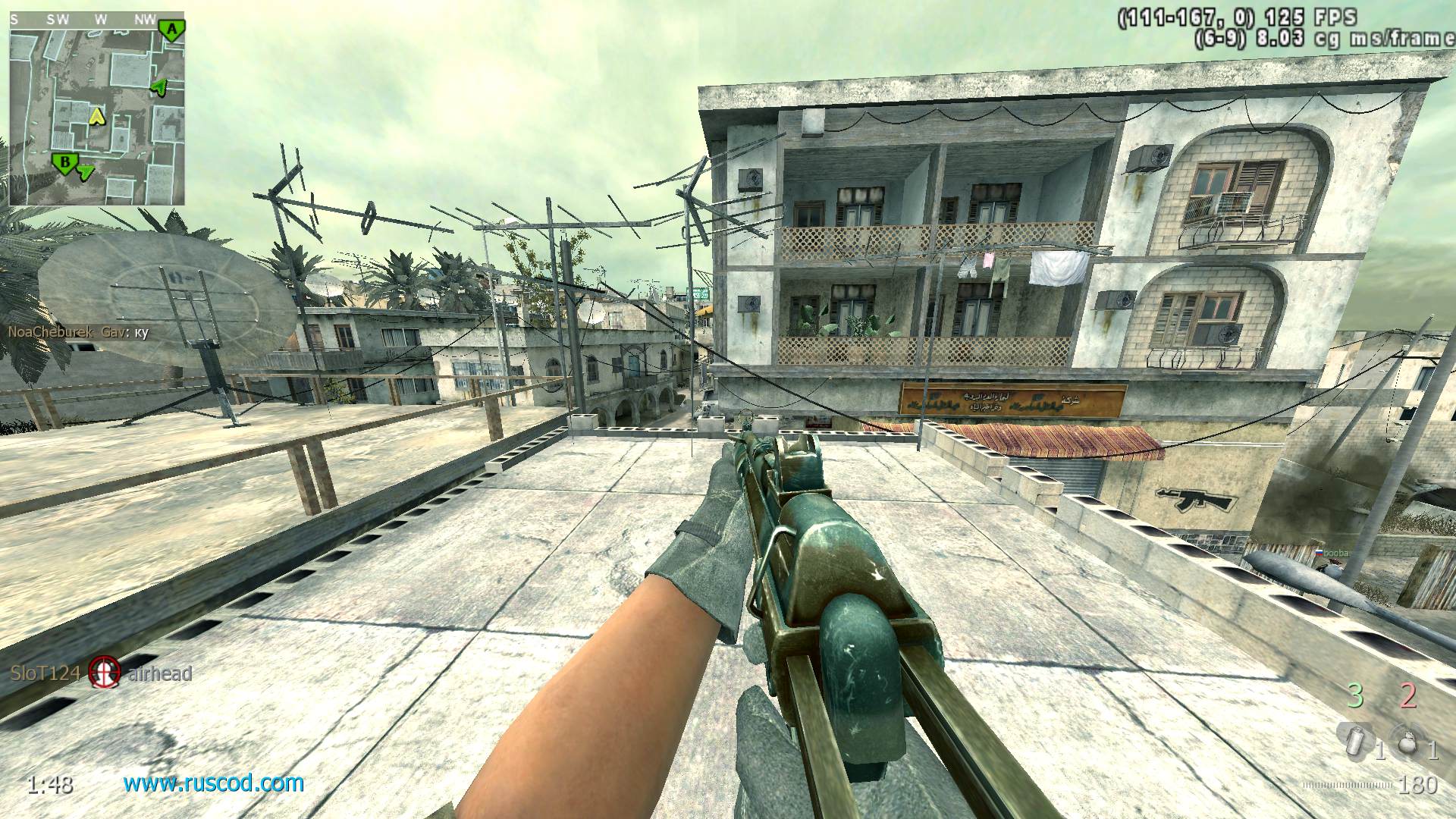
Task: Open the www.ruscod.com link
Action: tap(214, 783)
